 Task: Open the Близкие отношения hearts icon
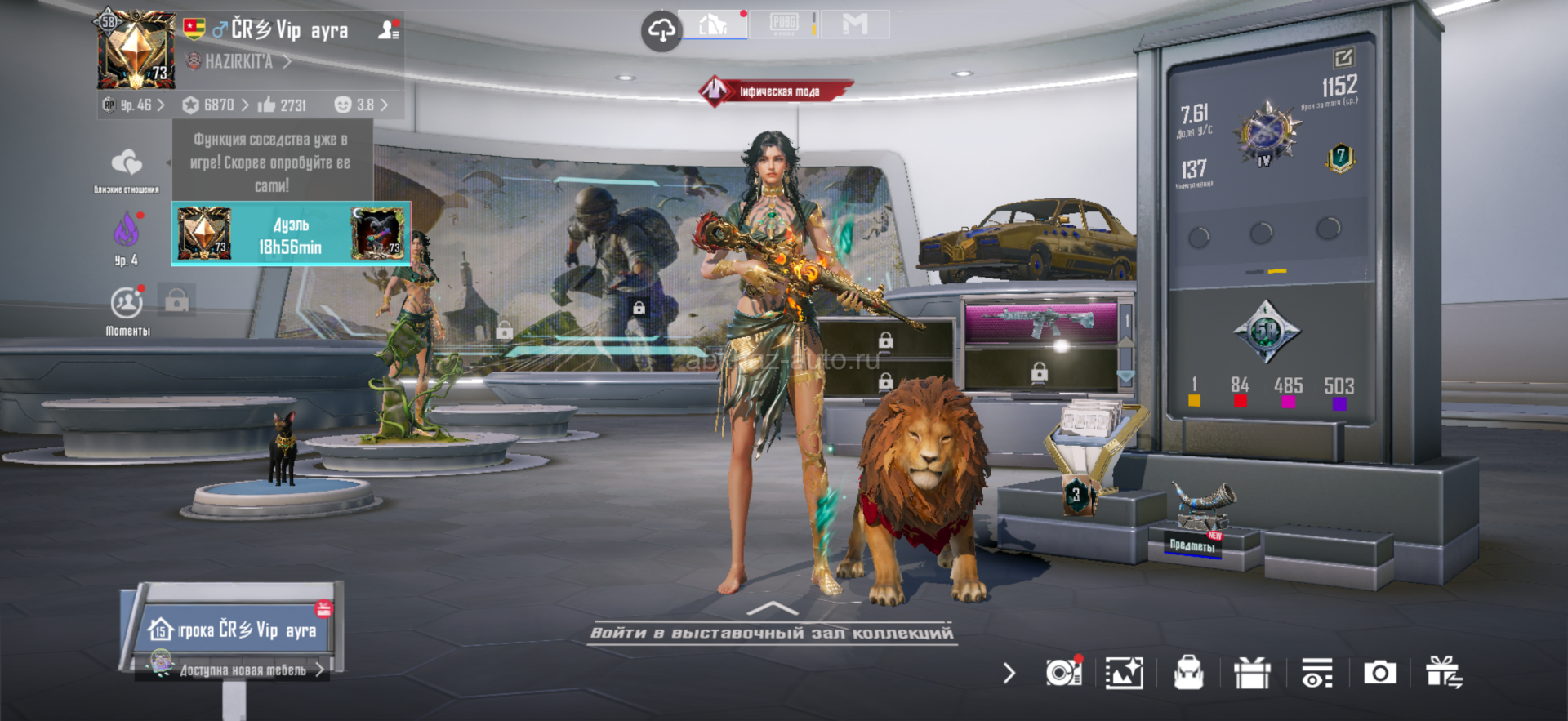(127, 165)
